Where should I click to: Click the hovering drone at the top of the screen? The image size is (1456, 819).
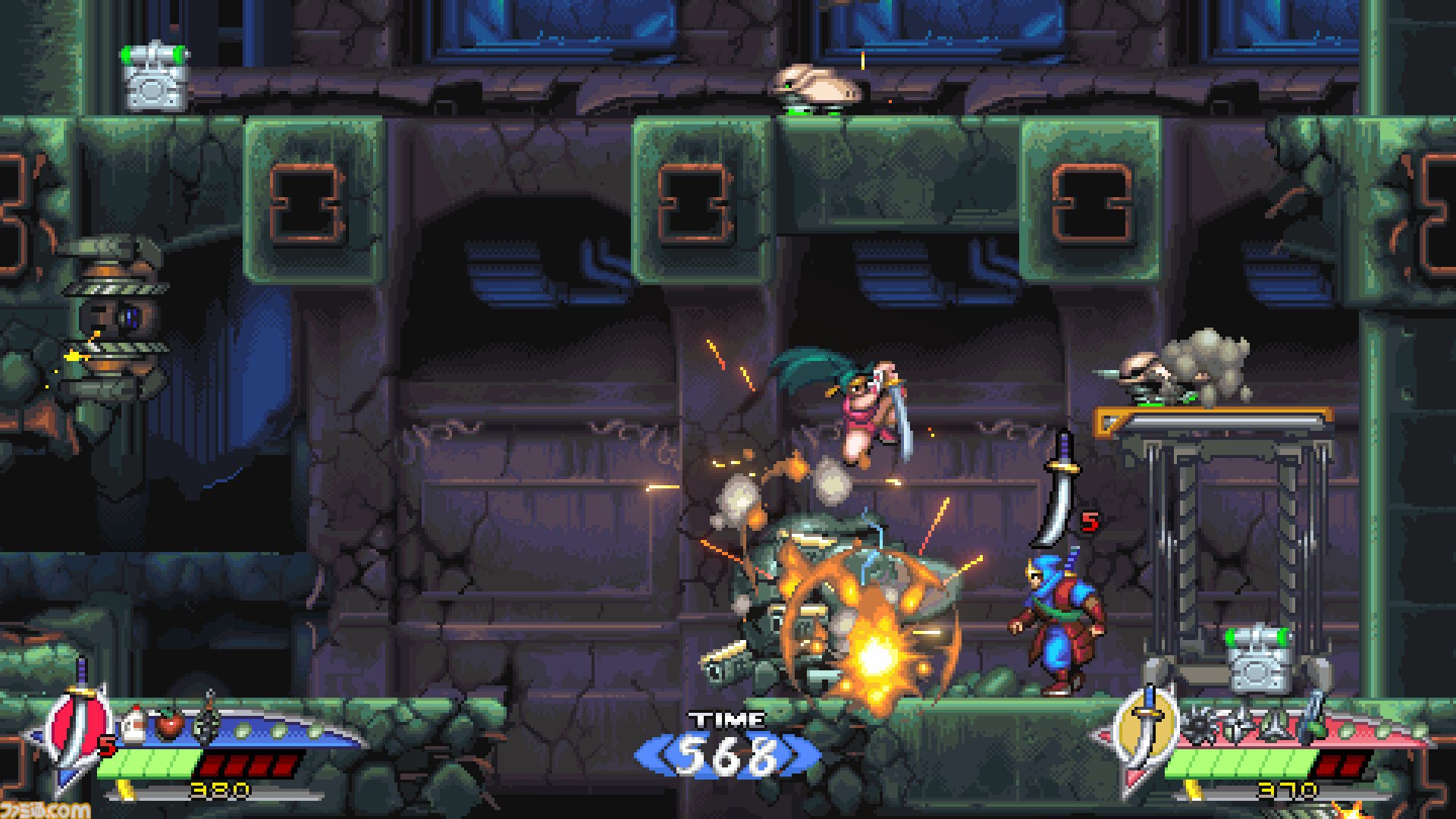pos(815,83)
